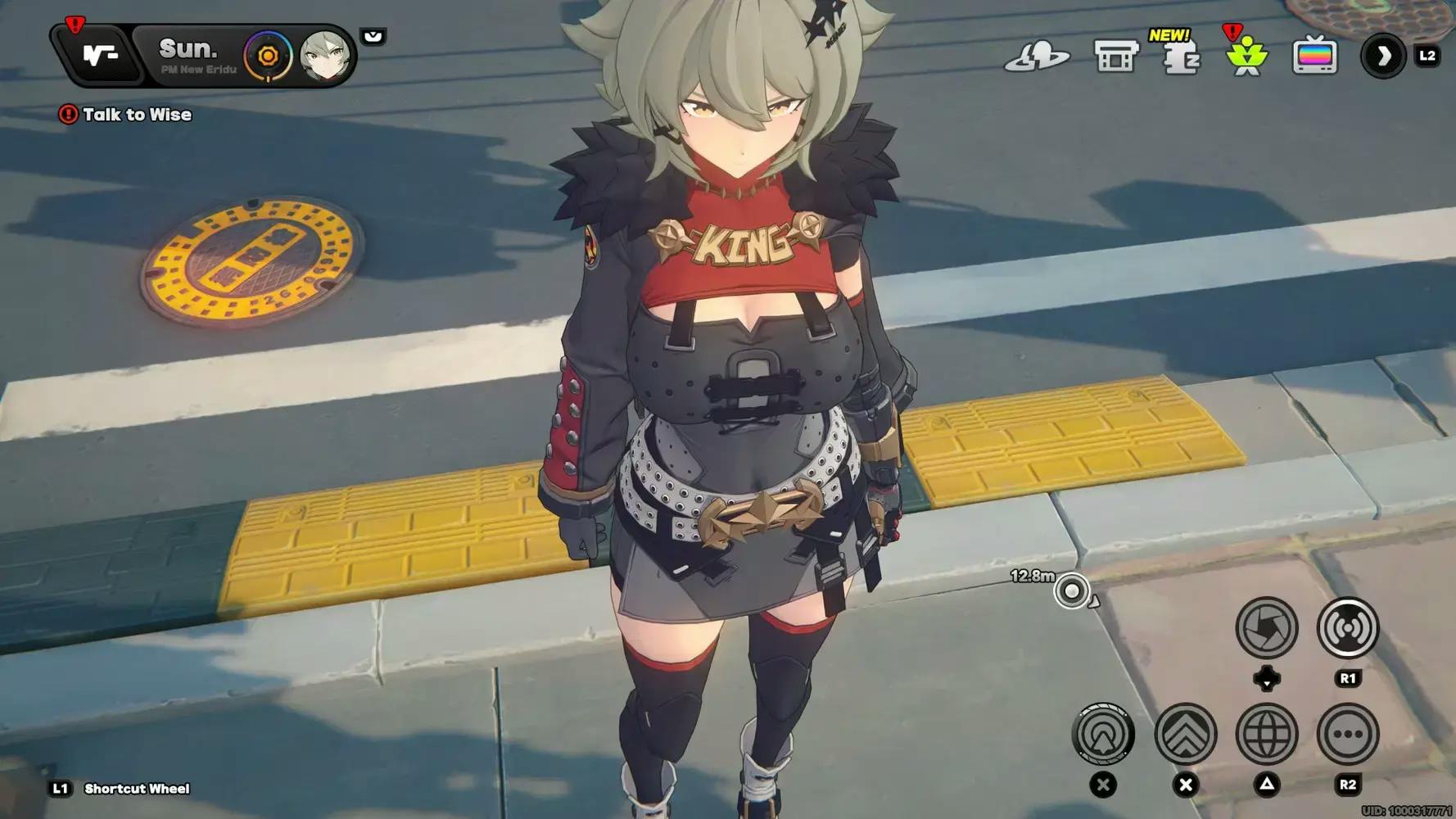Select the grey-haired character avatar portrait

324,56
